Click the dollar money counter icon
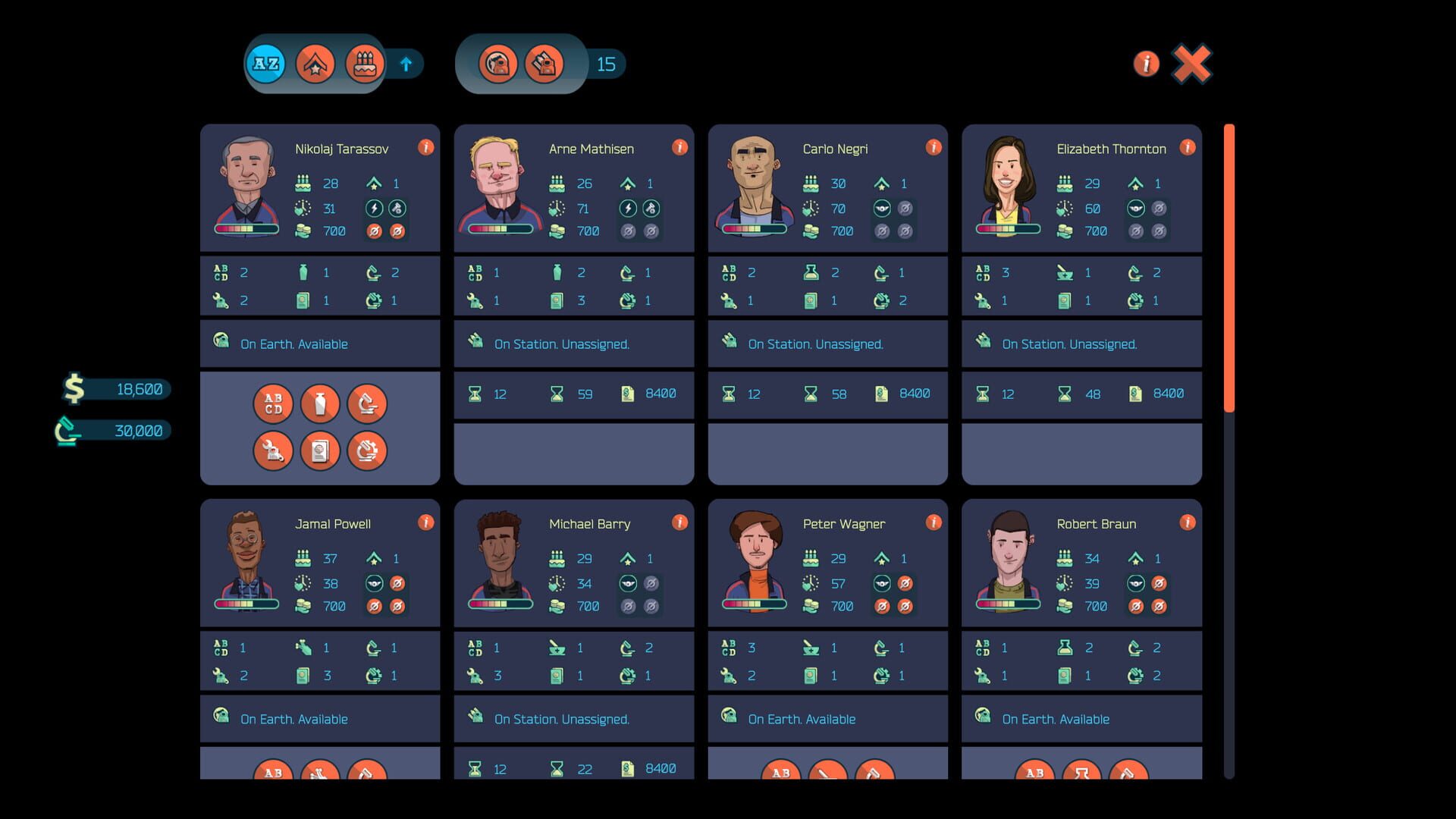The width and height of the screenshot is (1456, 819). click(x=72, y=388)
